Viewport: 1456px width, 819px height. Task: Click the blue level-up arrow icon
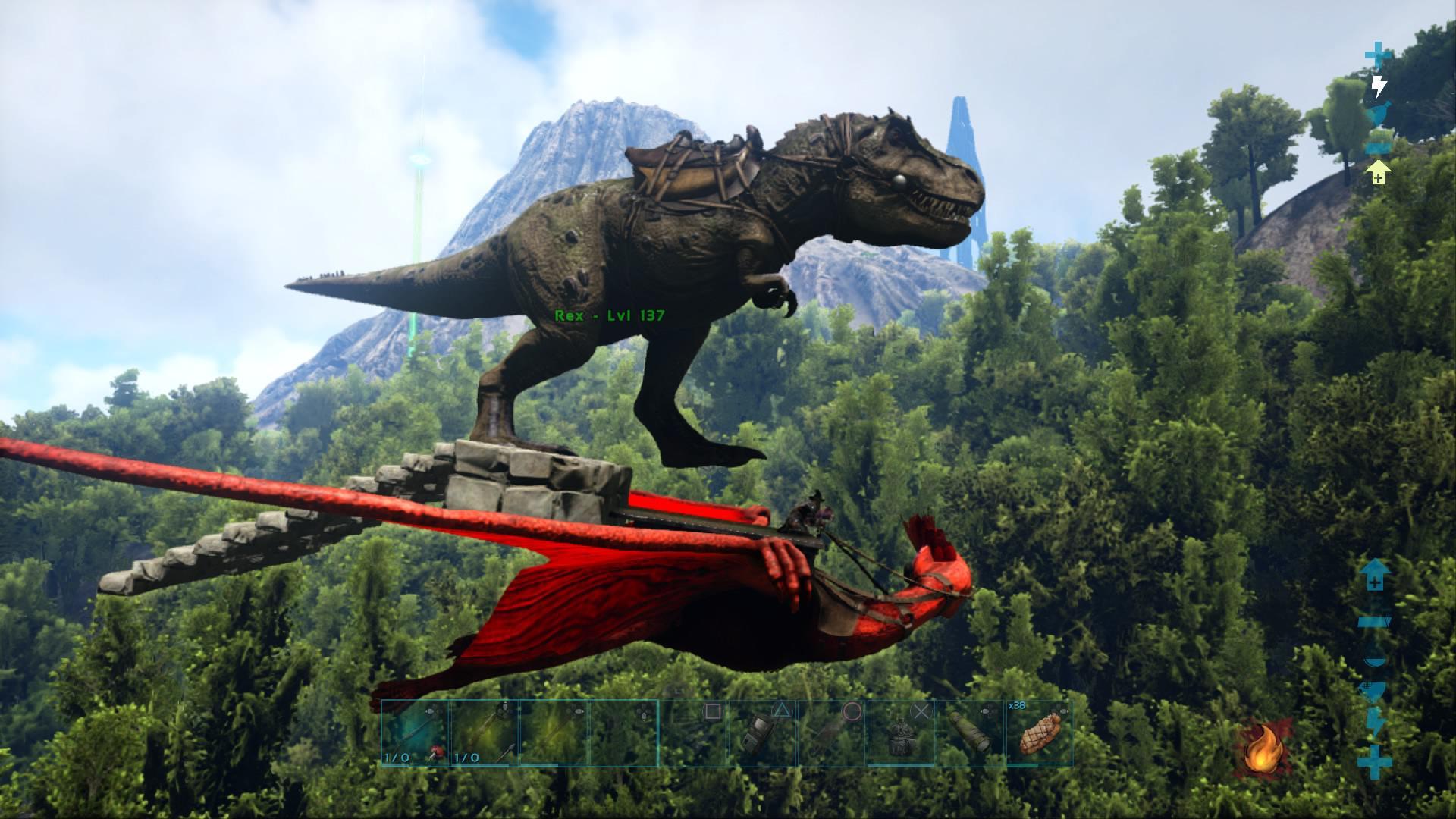(x=1374, y=575)
